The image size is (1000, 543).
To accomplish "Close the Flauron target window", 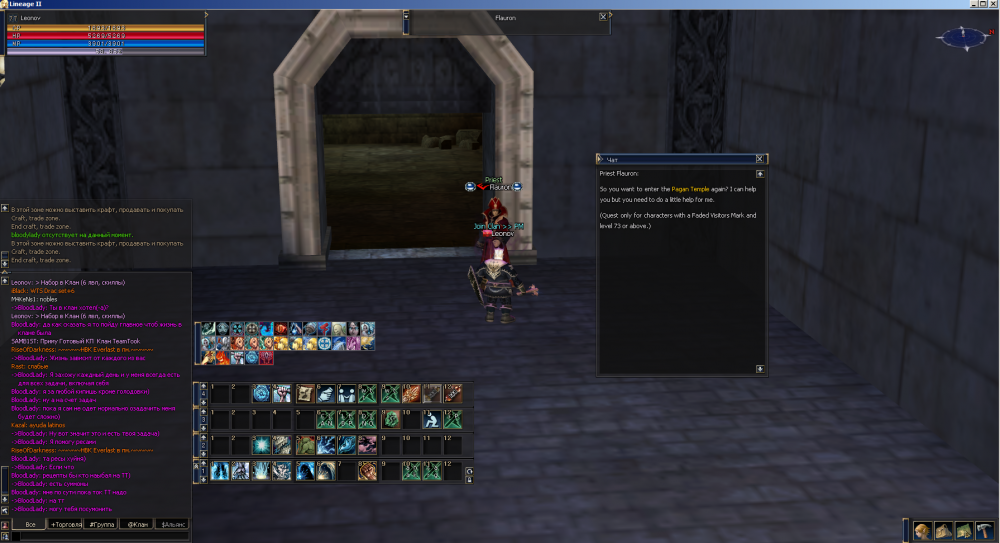I will [602, 16].
